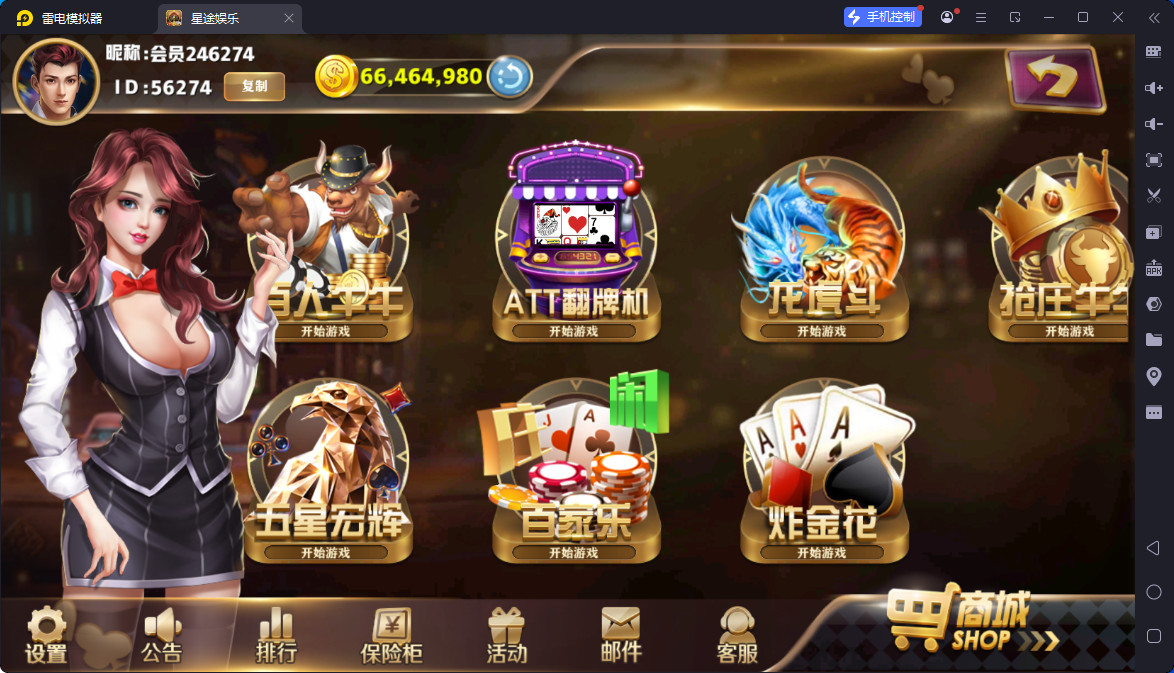Screen dimensions: 1174x673
Task: Open the 保险柜 safe box
Action: 391,636
